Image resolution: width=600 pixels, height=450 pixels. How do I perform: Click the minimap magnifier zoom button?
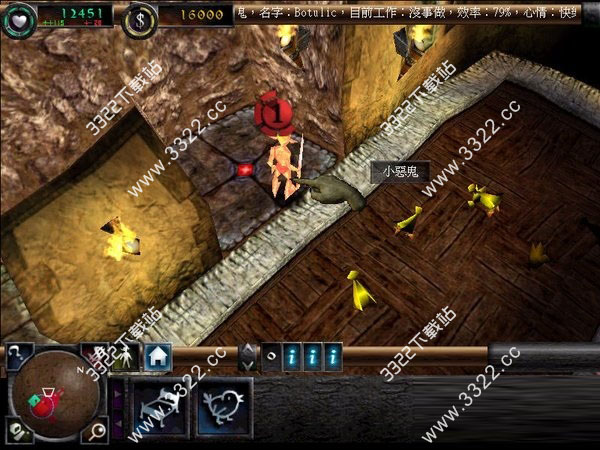(97, 431)
